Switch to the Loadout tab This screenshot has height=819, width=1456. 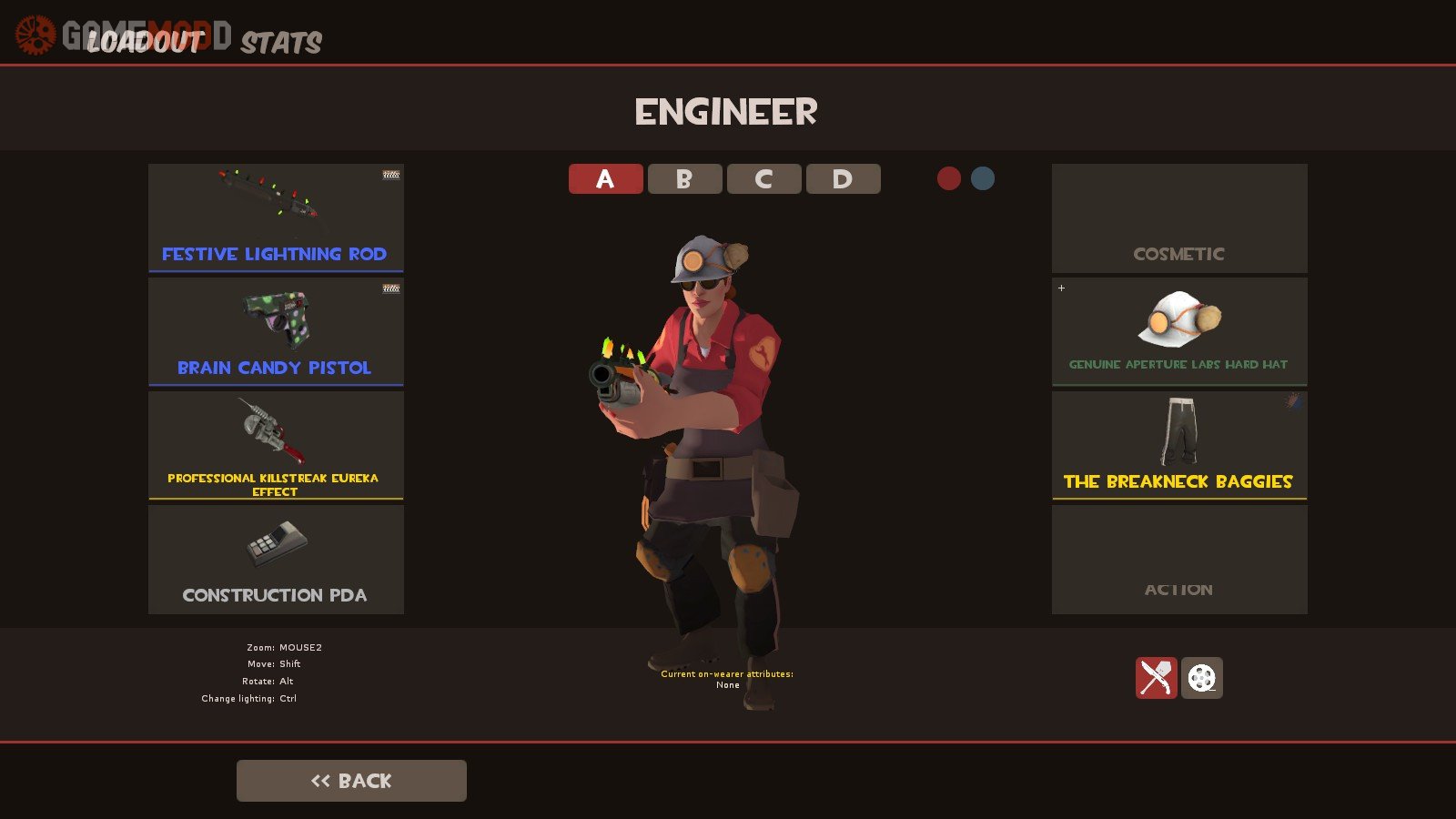tap(144, 42)
